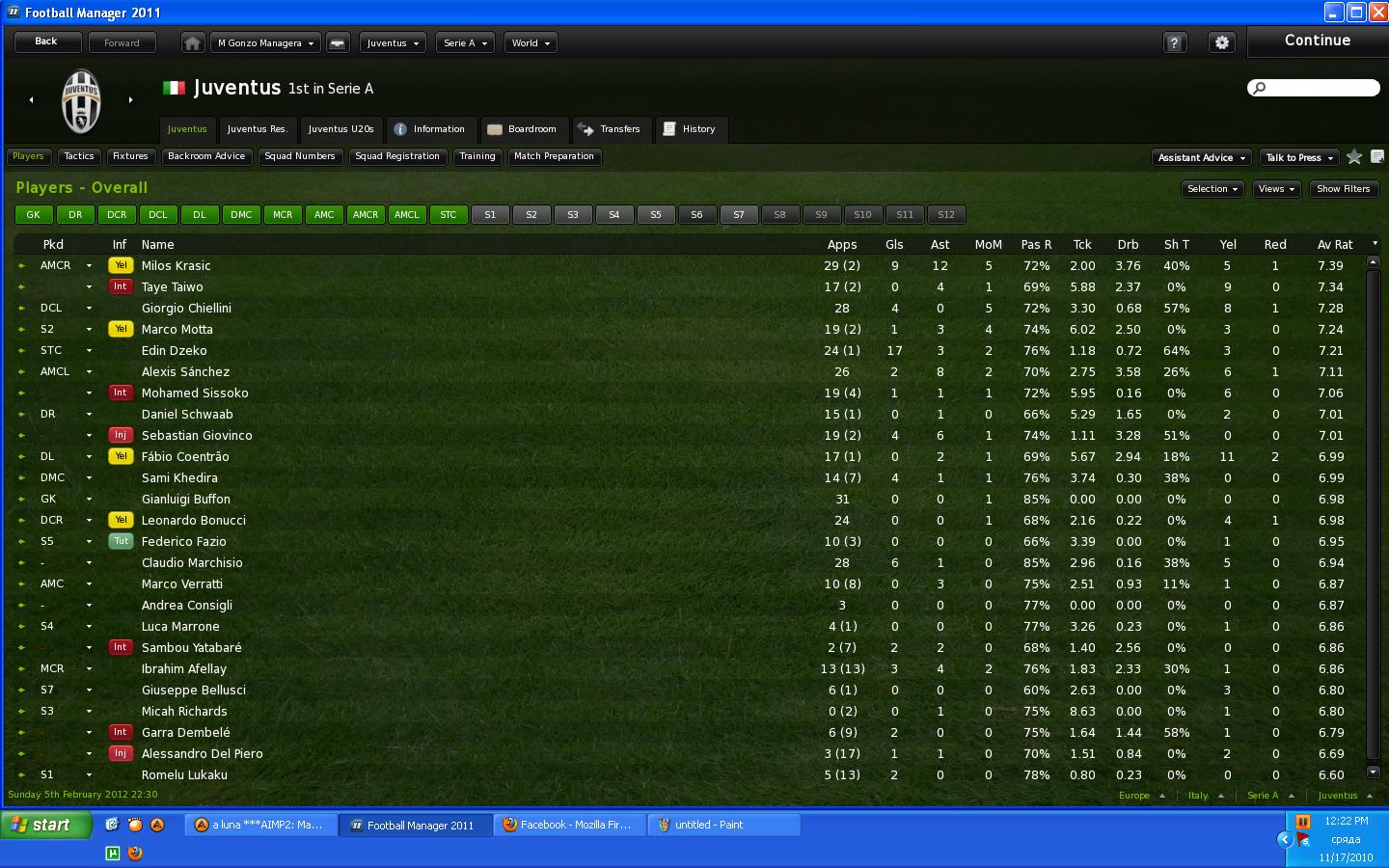Click the Continue button
Screen dimensions: 1389x868
click(1317, 41)
